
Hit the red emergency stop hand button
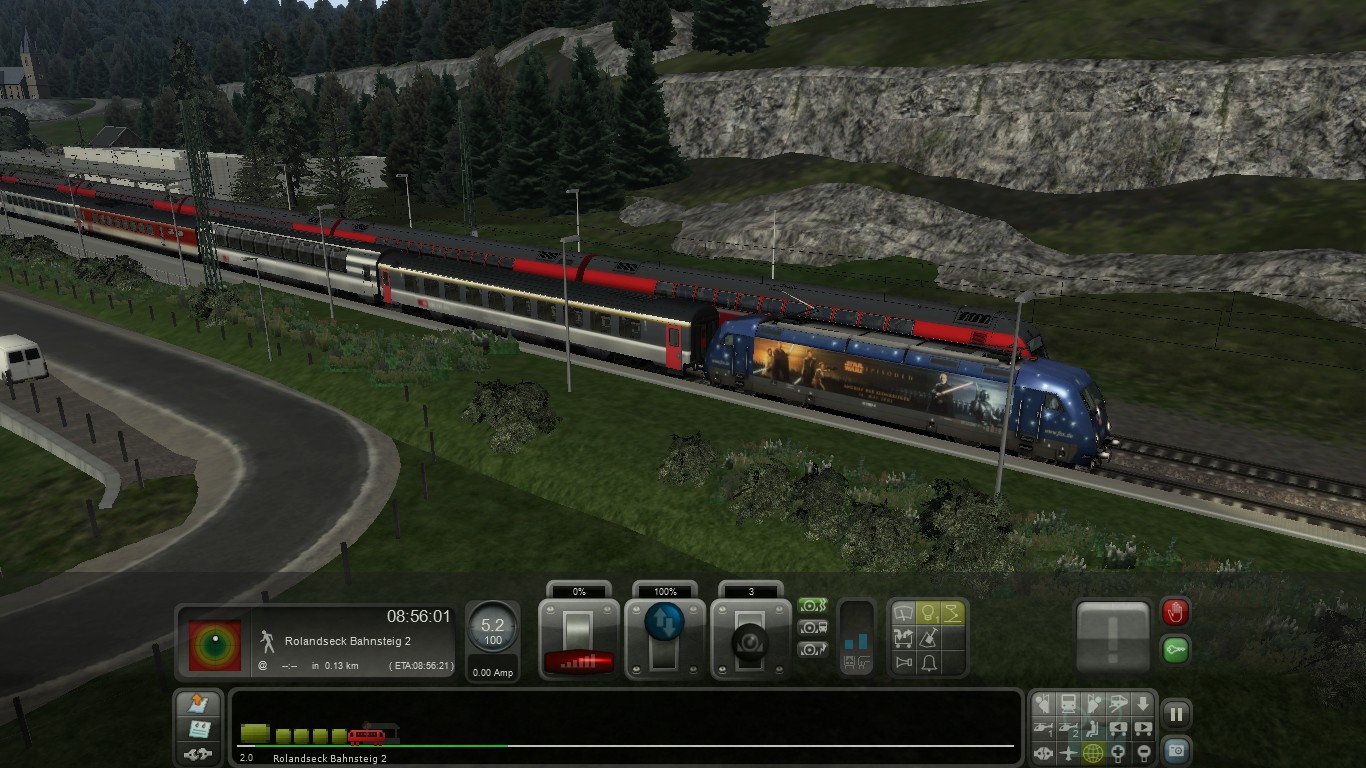coord(1175,612)
